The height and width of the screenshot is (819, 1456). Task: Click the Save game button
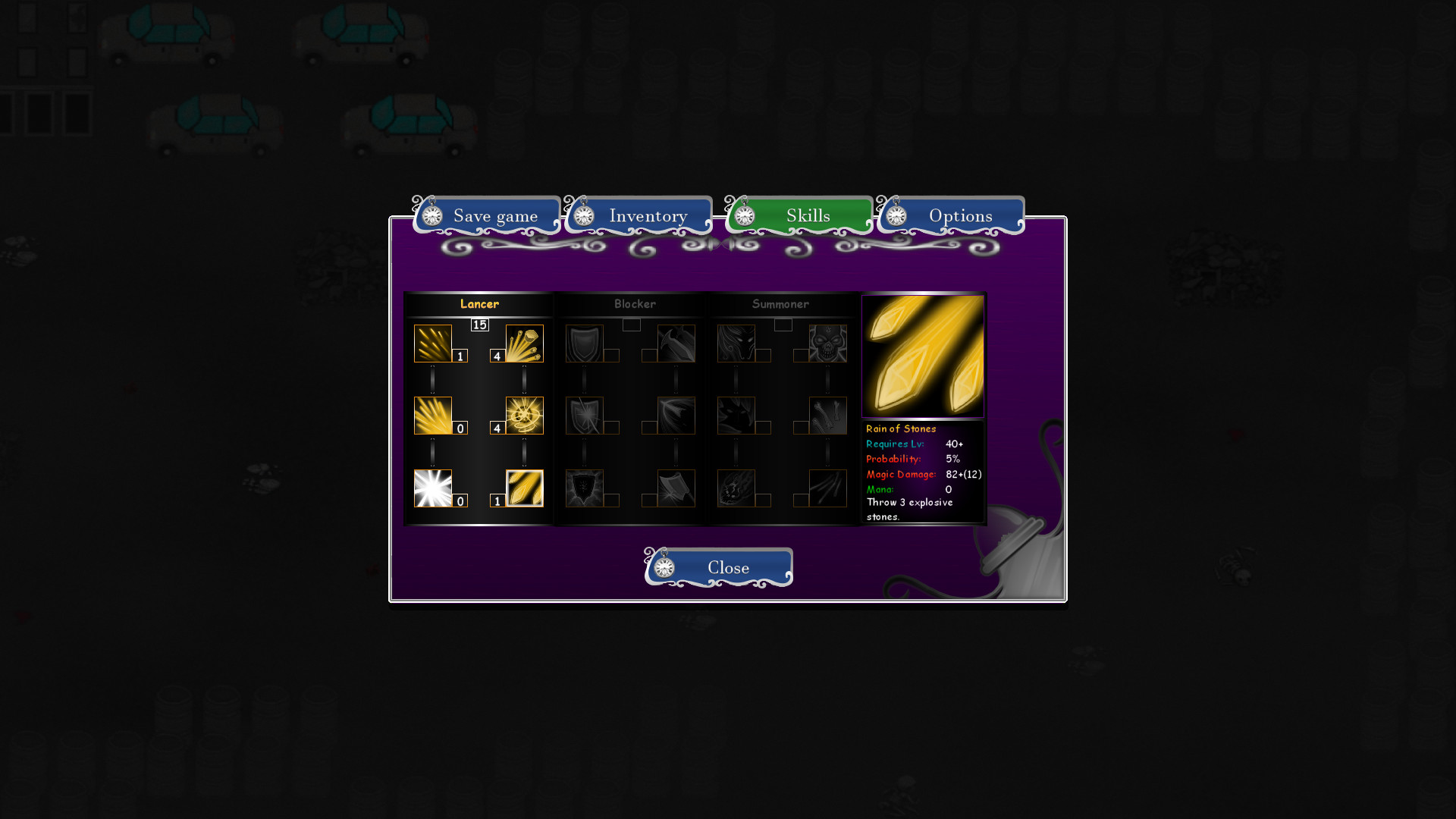494,216
